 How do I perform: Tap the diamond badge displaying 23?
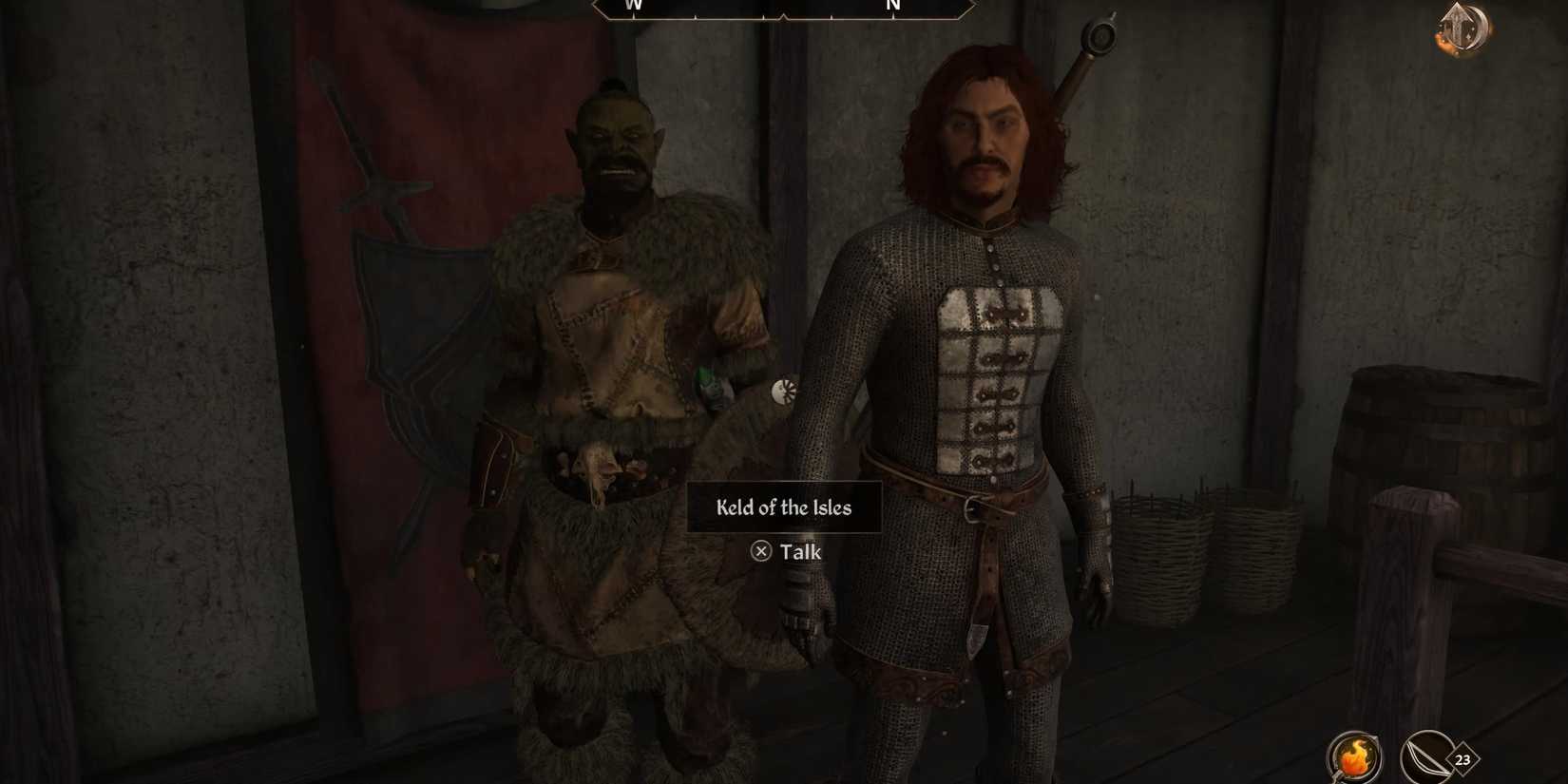1461,760
